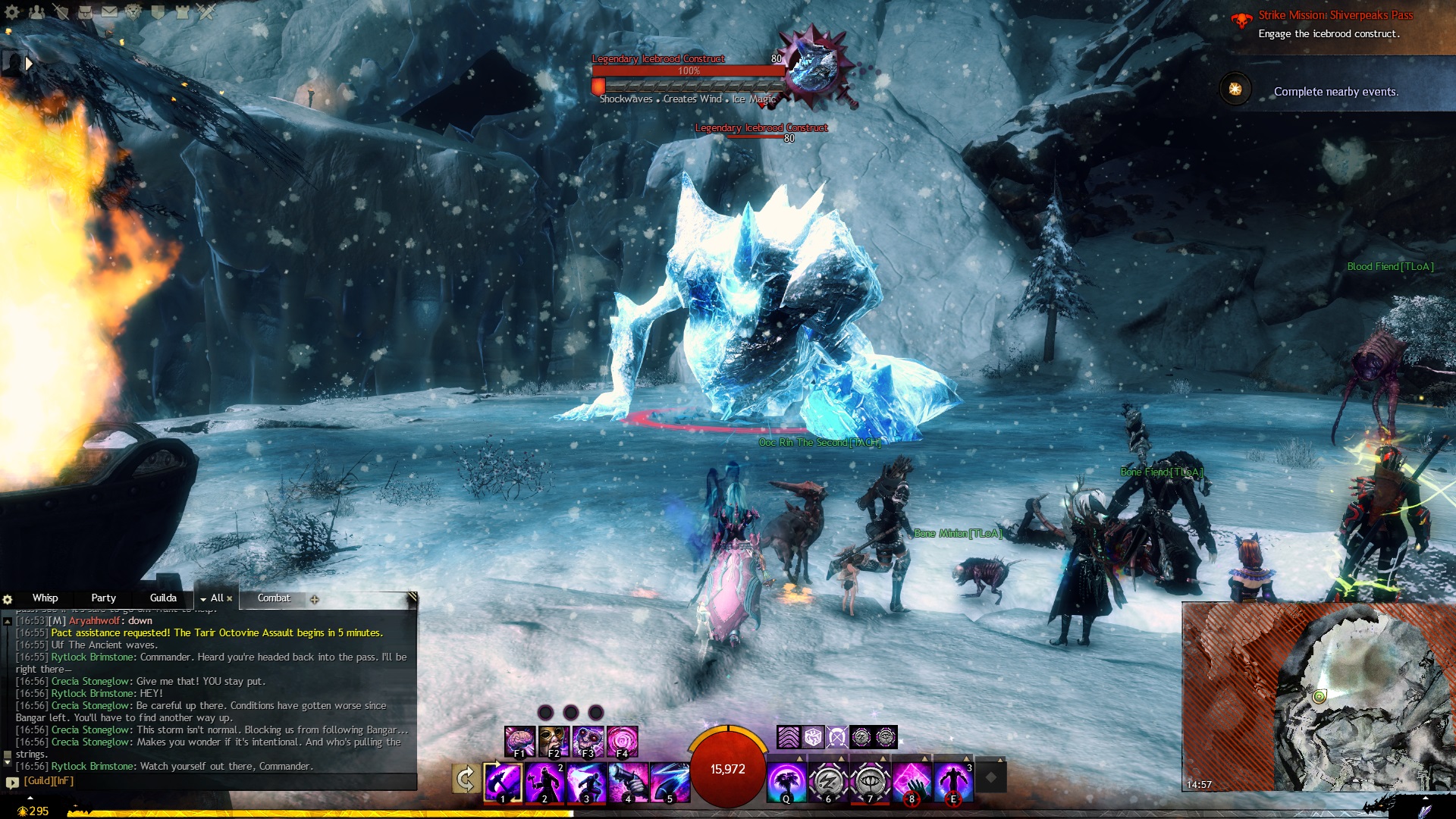The image size is (1456, 819).
Task: Activate the healing skill with palm tree icon
Action: click(x=786, y=782)
